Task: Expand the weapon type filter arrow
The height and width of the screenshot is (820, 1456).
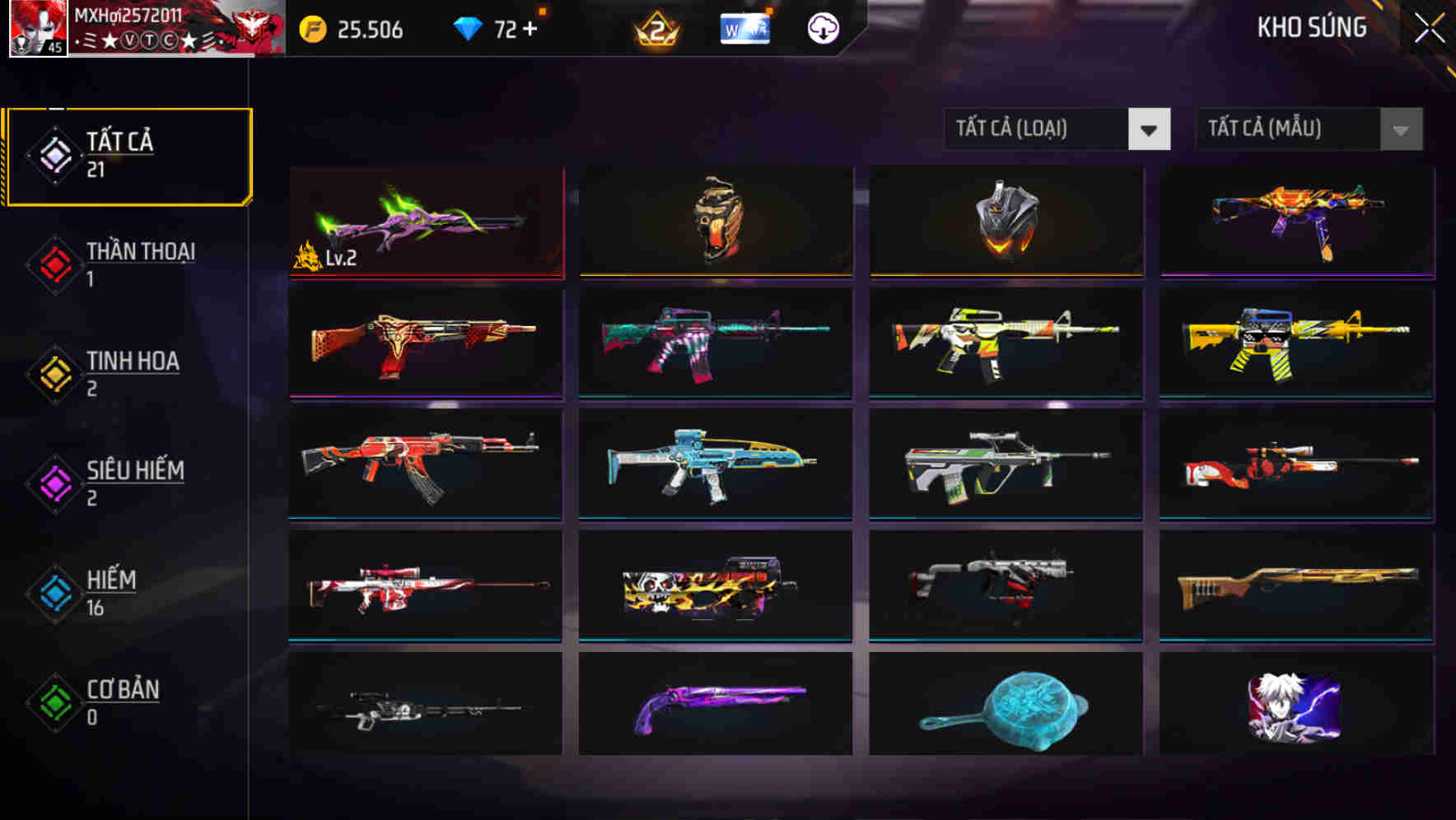Action: point(1150,129)
